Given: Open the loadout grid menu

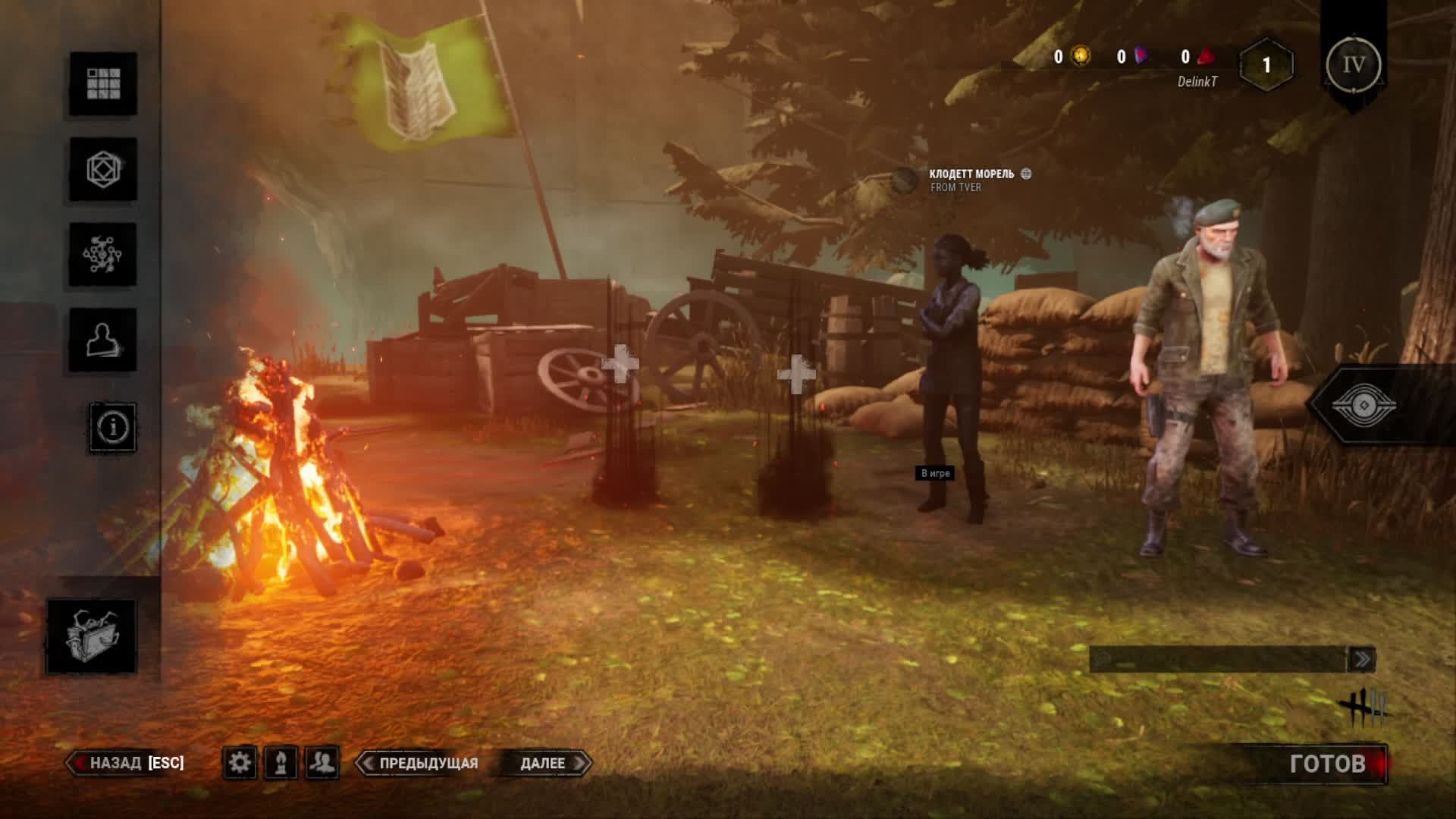Looking at the screenshot, I should pos(103,84).
